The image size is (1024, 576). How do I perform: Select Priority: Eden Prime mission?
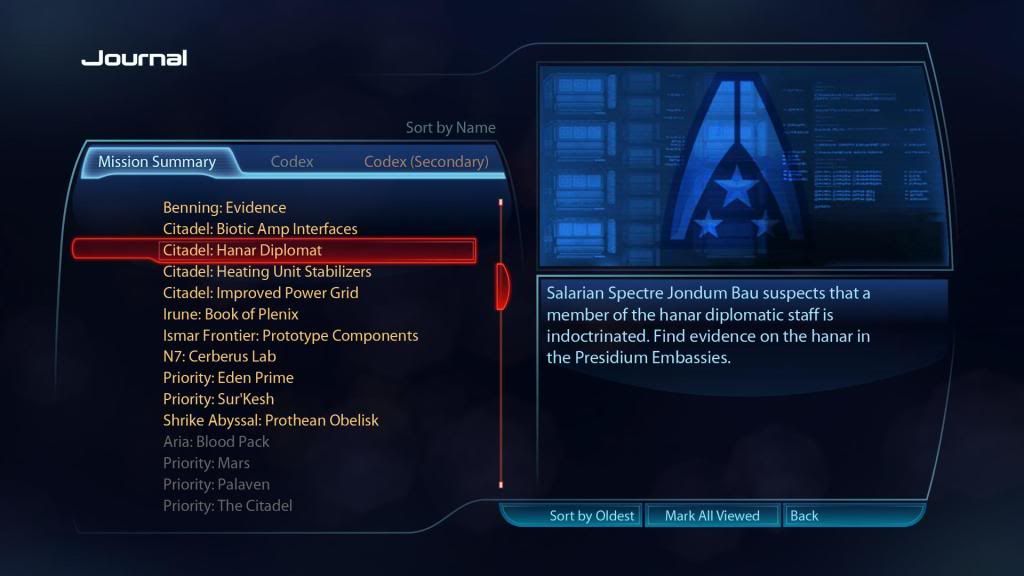tap(228, 378)
